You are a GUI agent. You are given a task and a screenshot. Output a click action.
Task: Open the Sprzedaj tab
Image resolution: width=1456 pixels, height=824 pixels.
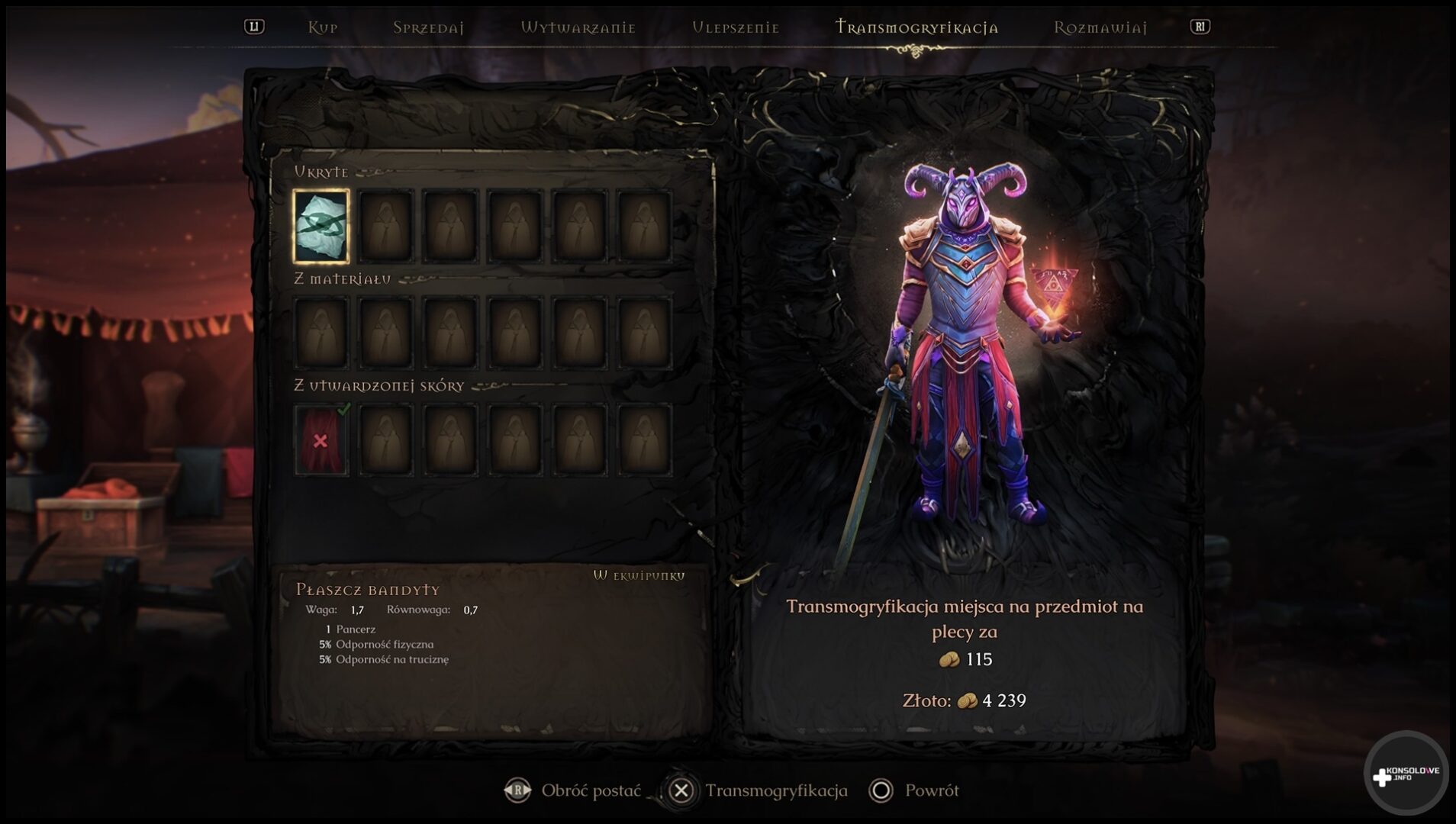428,28
